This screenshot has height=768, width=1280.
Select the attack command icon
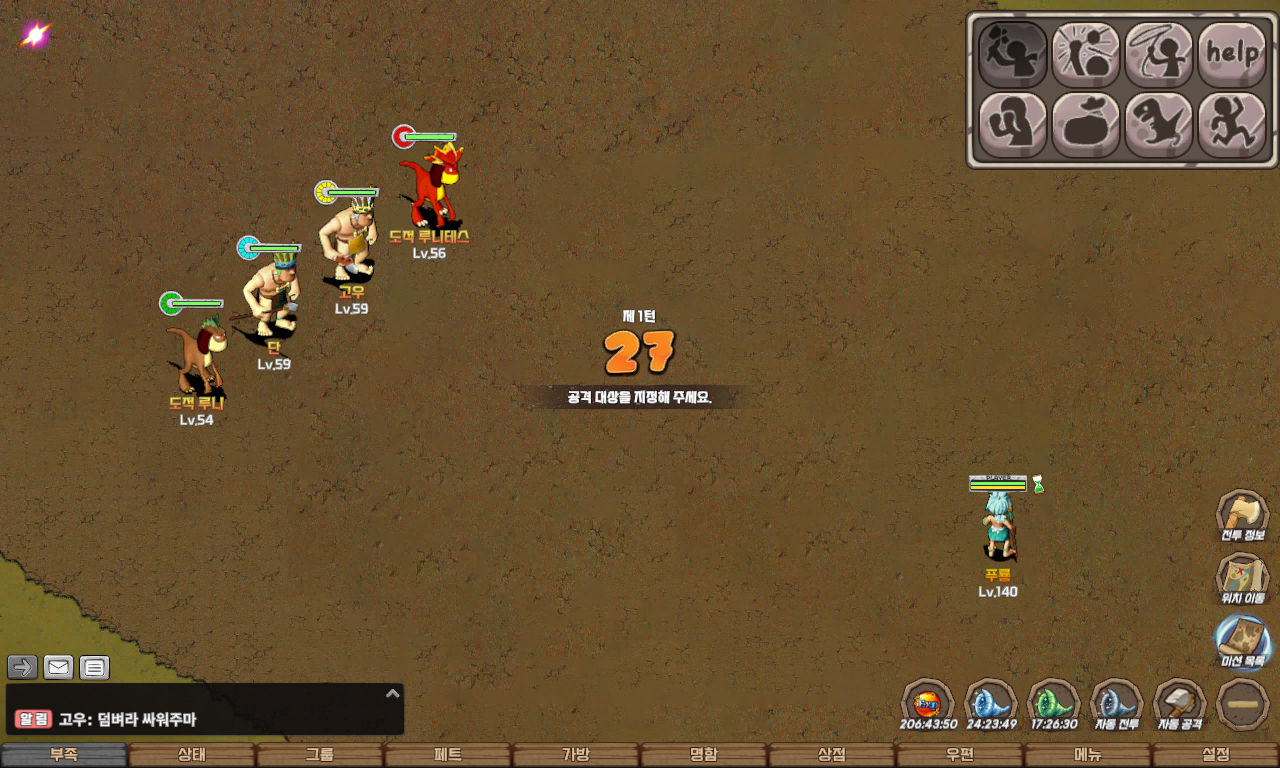coord(1012,55)
